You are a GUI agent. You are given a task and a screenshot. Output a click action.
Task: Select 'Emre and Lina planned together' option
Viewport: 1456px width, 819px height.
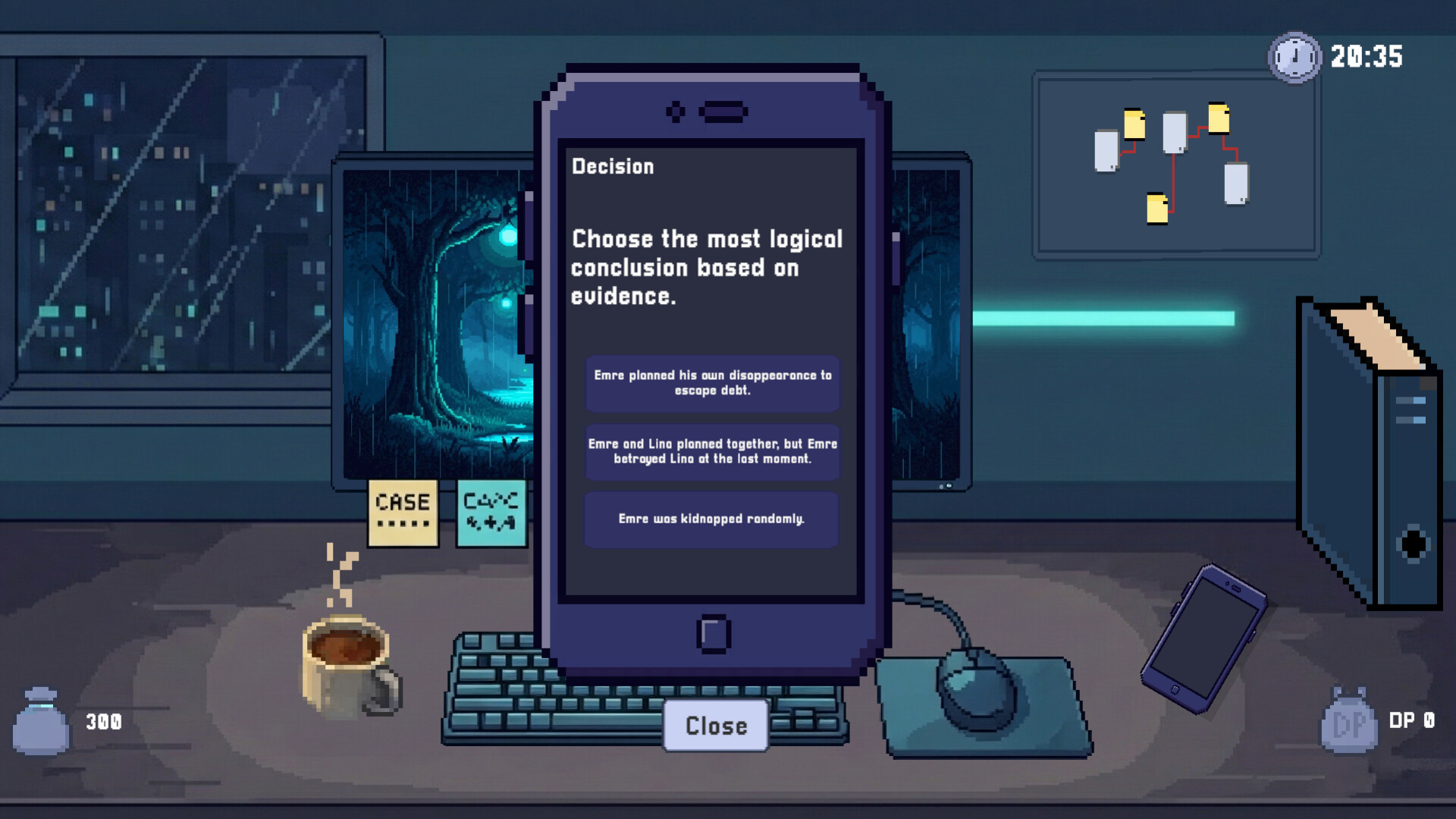pos(711,450)
